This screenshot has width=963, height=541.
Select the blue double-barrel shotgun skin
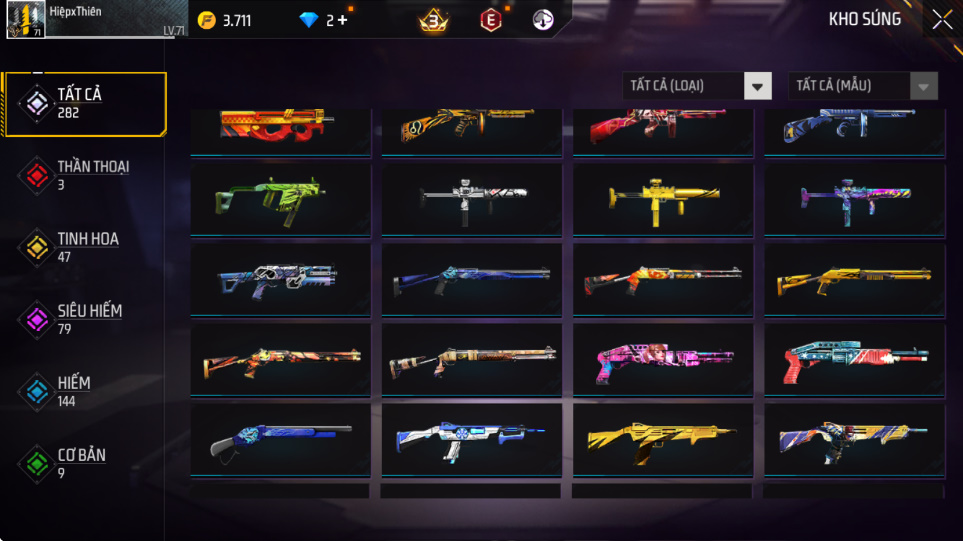[280, 438]
